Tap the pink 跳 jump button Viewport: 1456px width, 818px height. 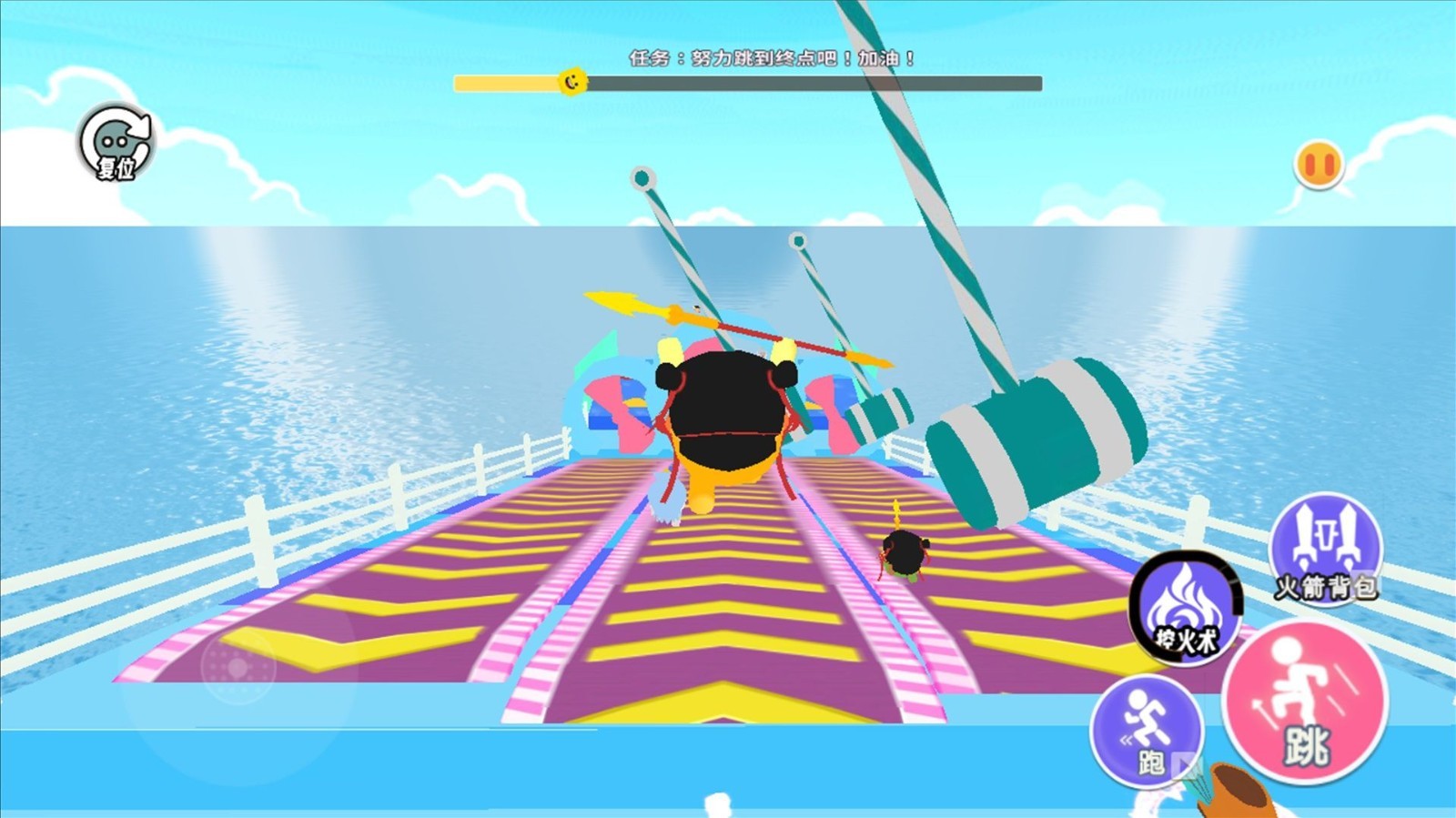1305,702
